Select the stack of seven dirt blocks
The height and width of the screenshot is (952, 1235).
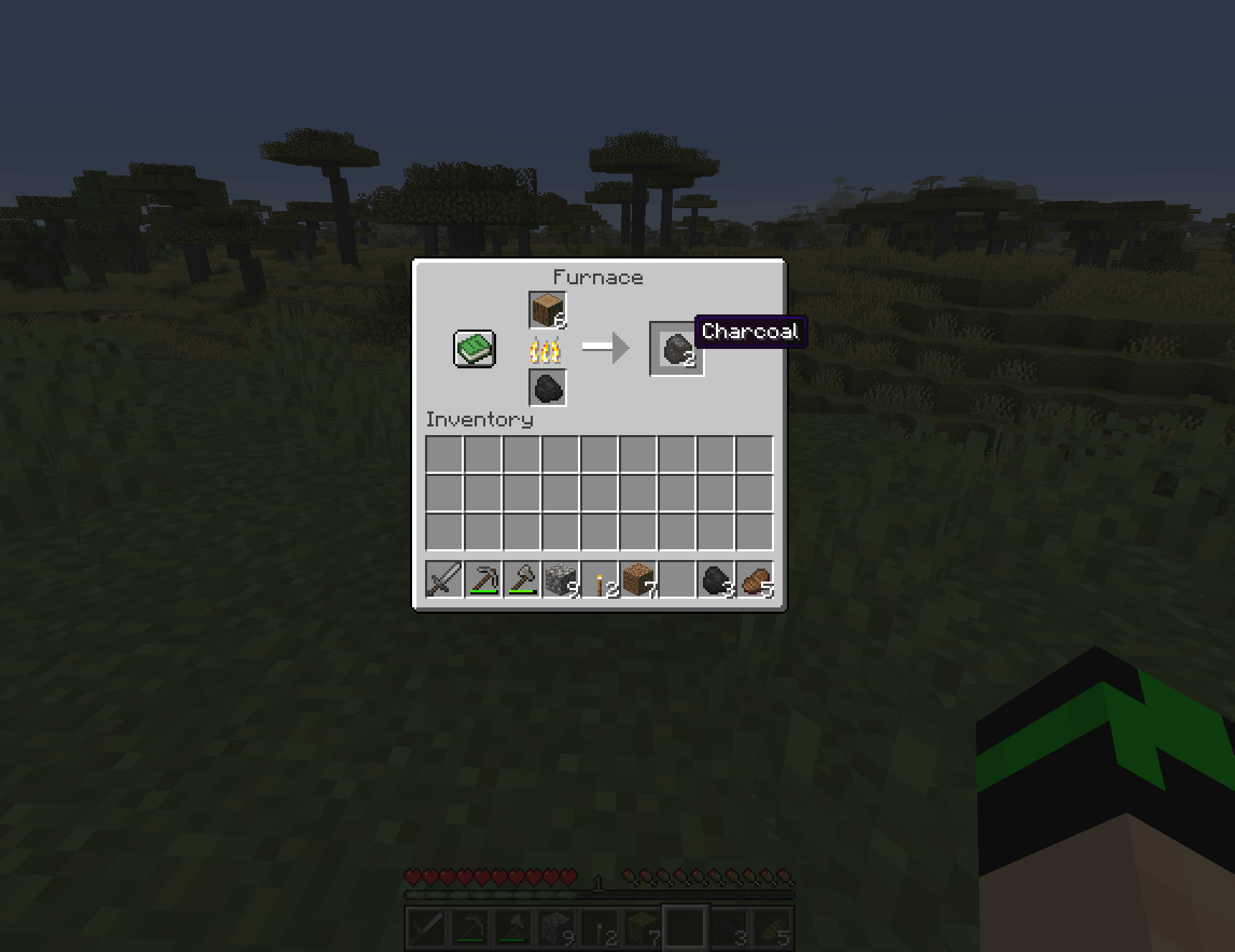point(638,579)
